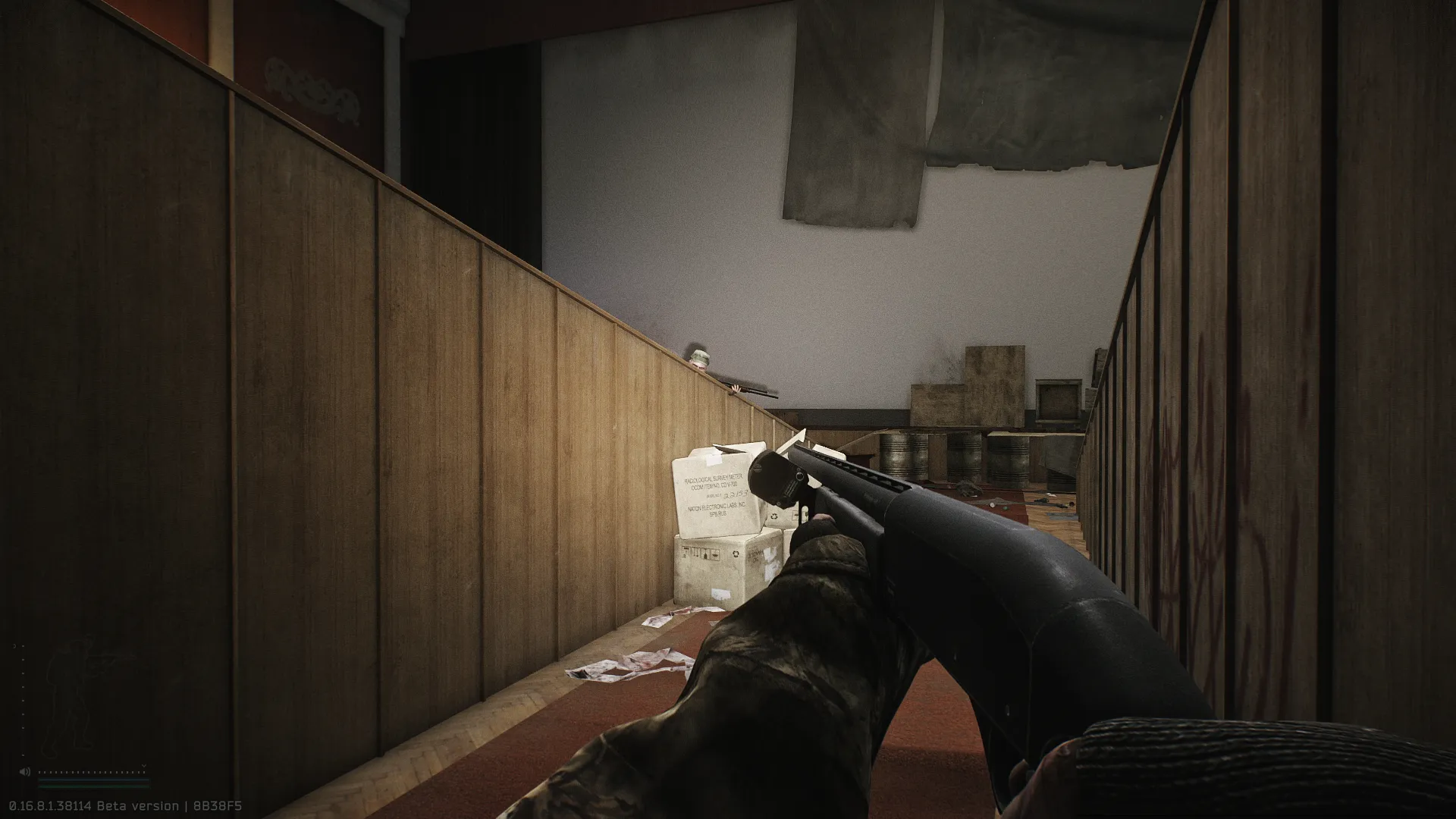Click the CRT monitor in the background
1456x819 pixels.
pos(1058,398)
